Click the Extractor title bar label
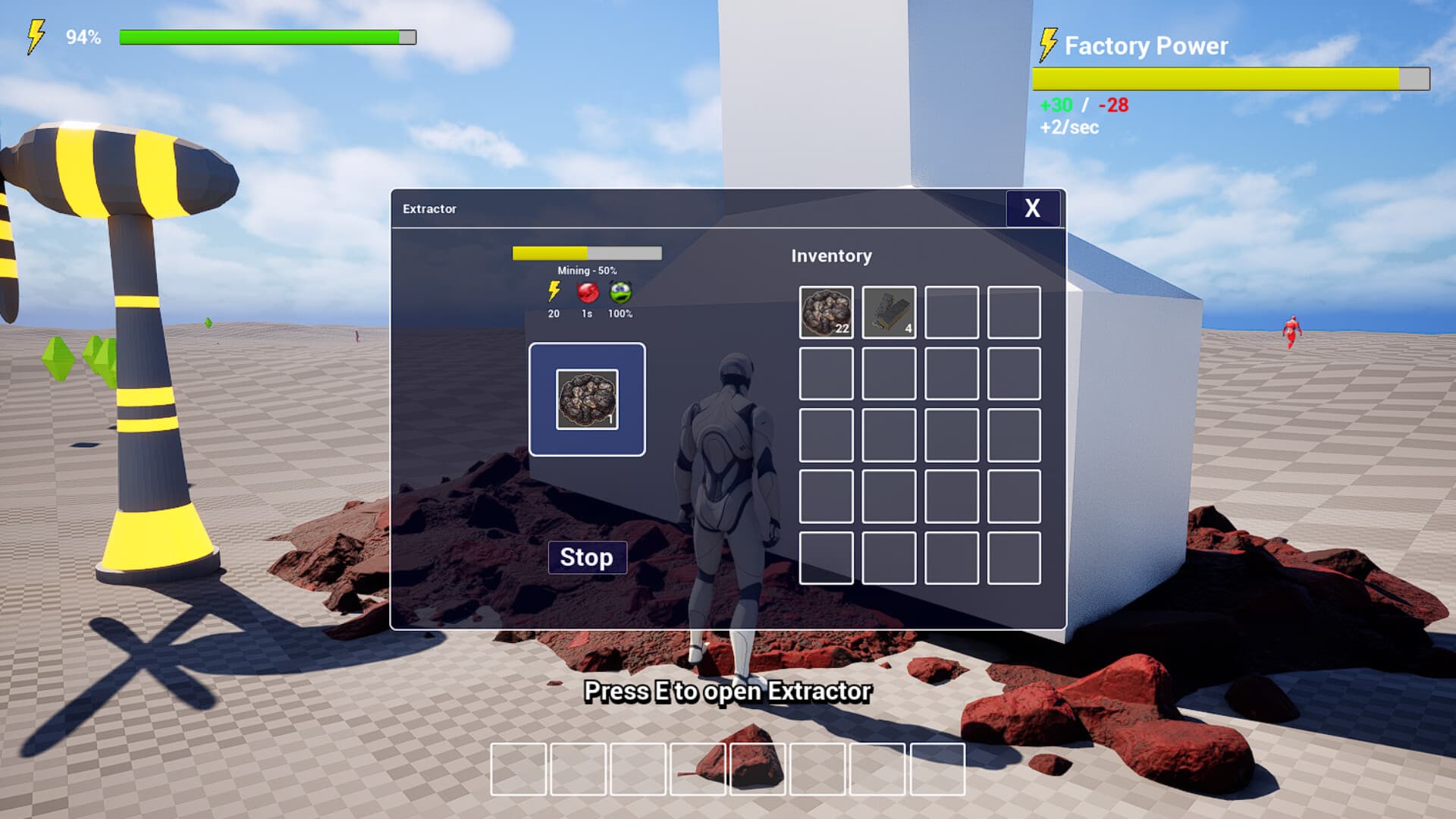 430,208
